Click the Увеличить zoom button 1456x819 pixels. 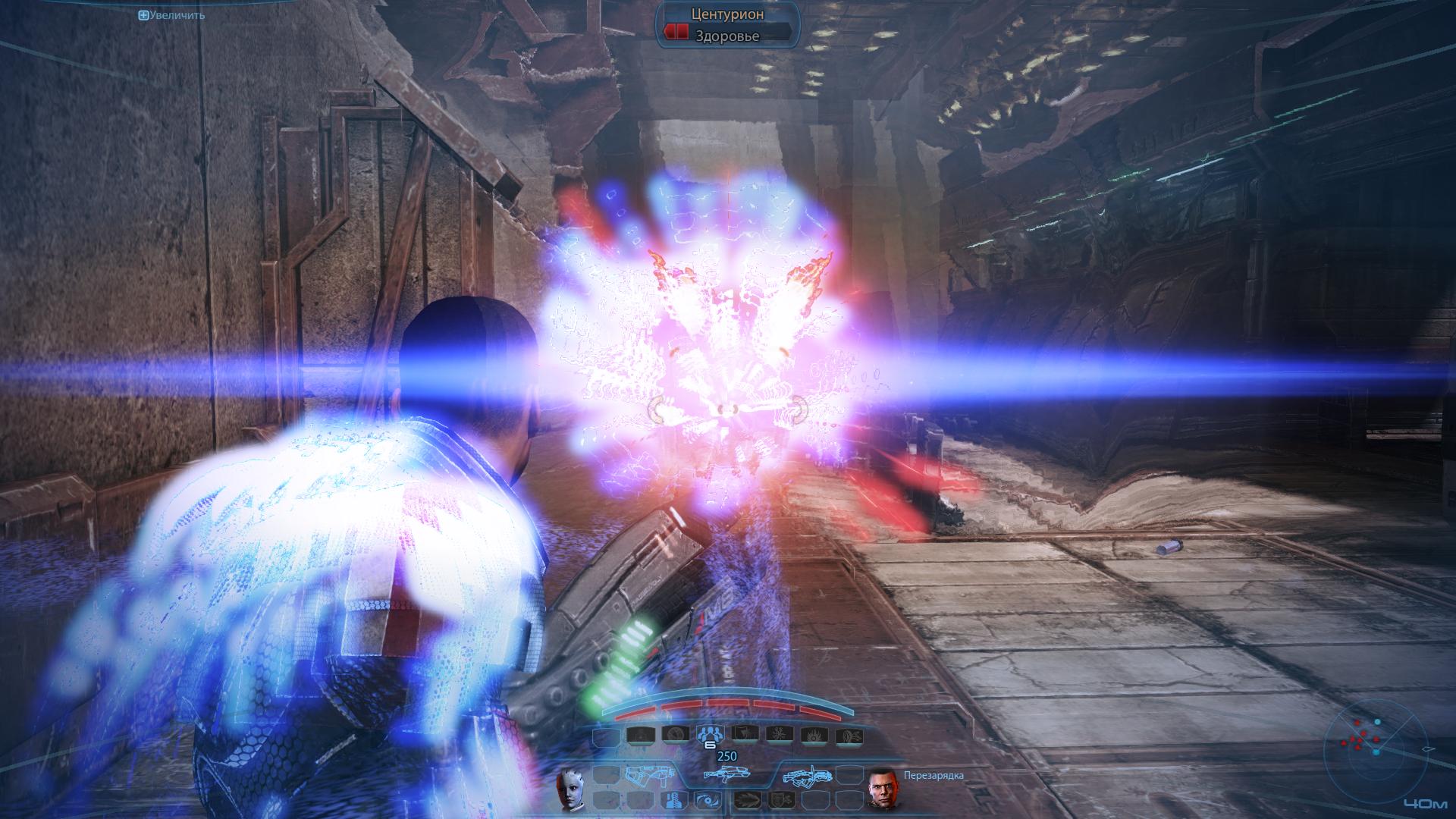[171, 14]
